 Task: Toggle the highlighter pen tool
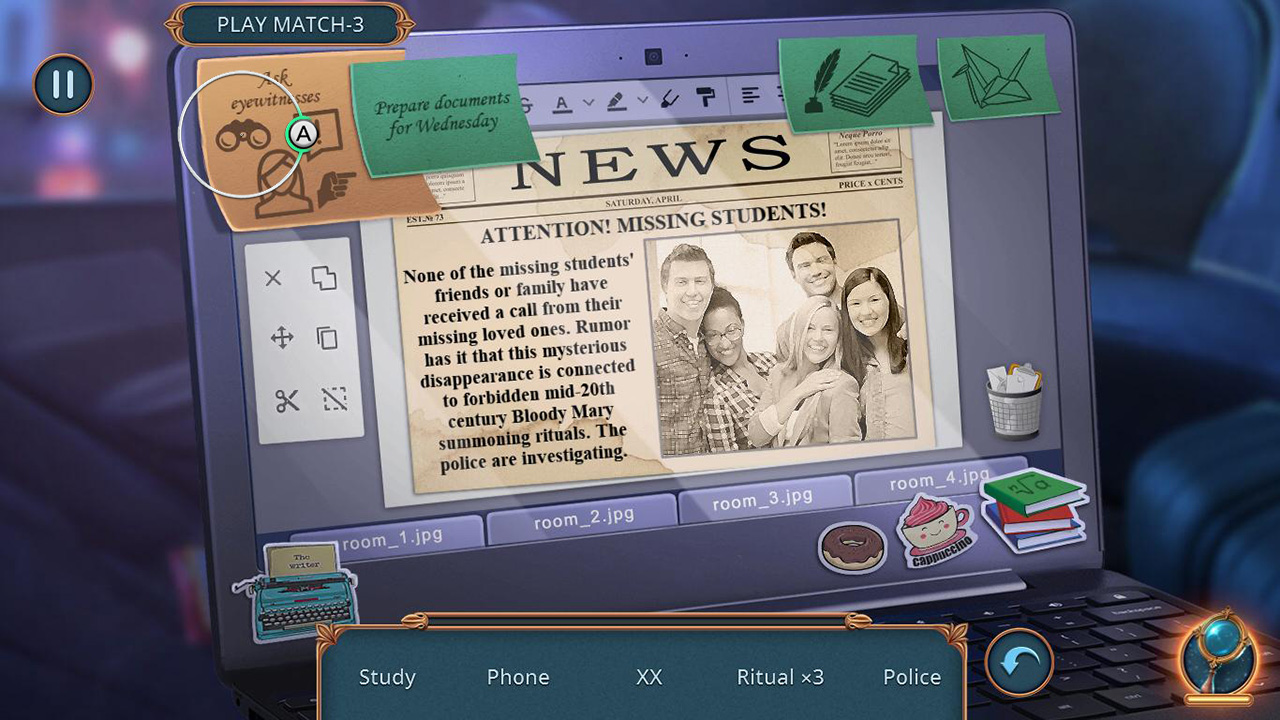[x=614, y=100]
